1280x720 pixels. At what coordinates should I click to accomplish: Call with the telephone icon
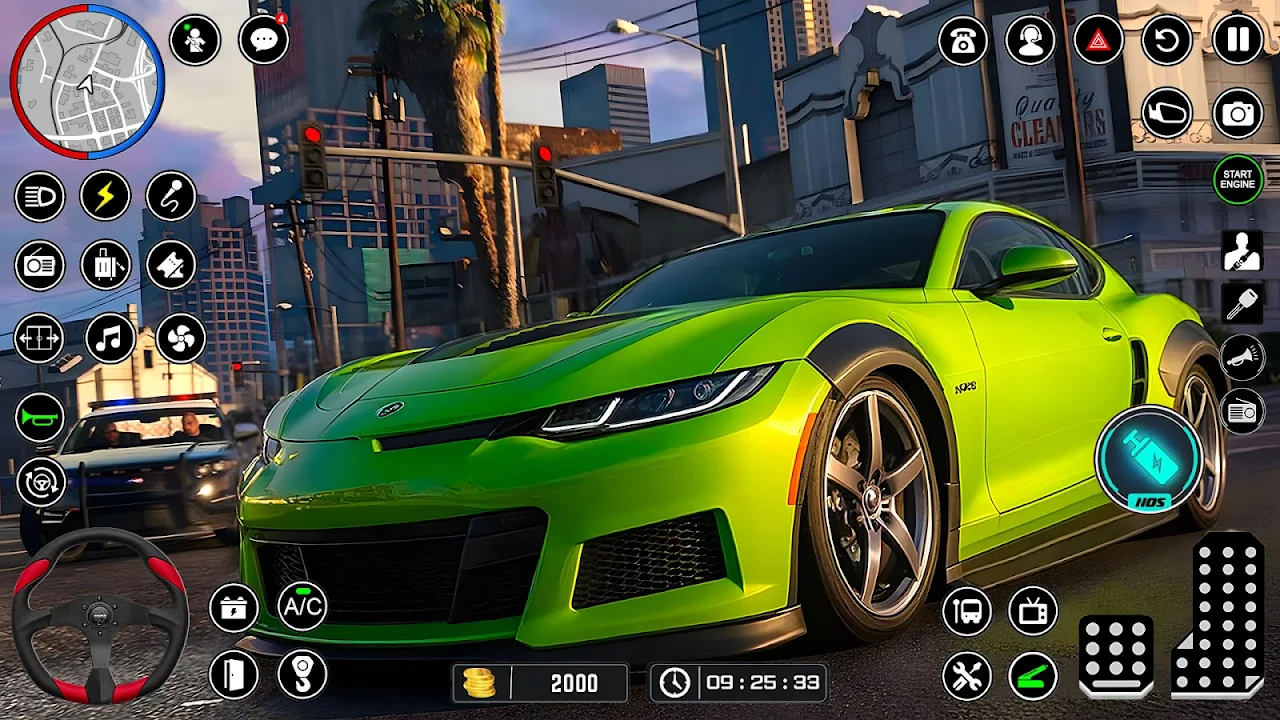pyautogui.click(x=963, y=40)
